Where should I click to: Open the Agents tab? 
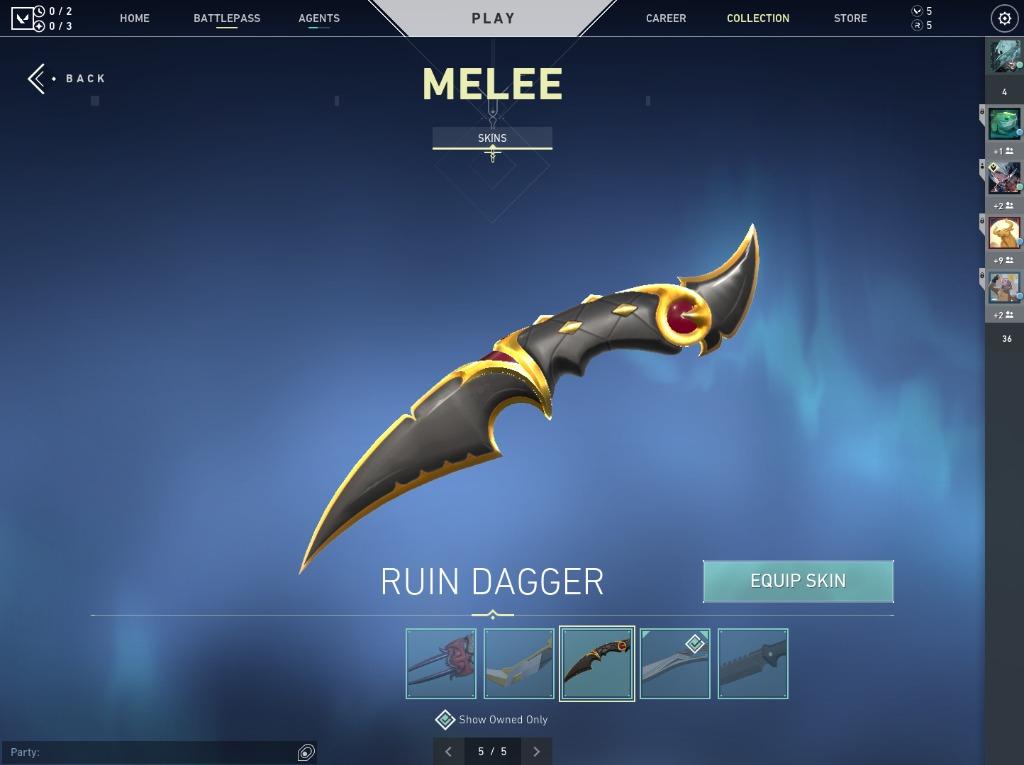319,18
